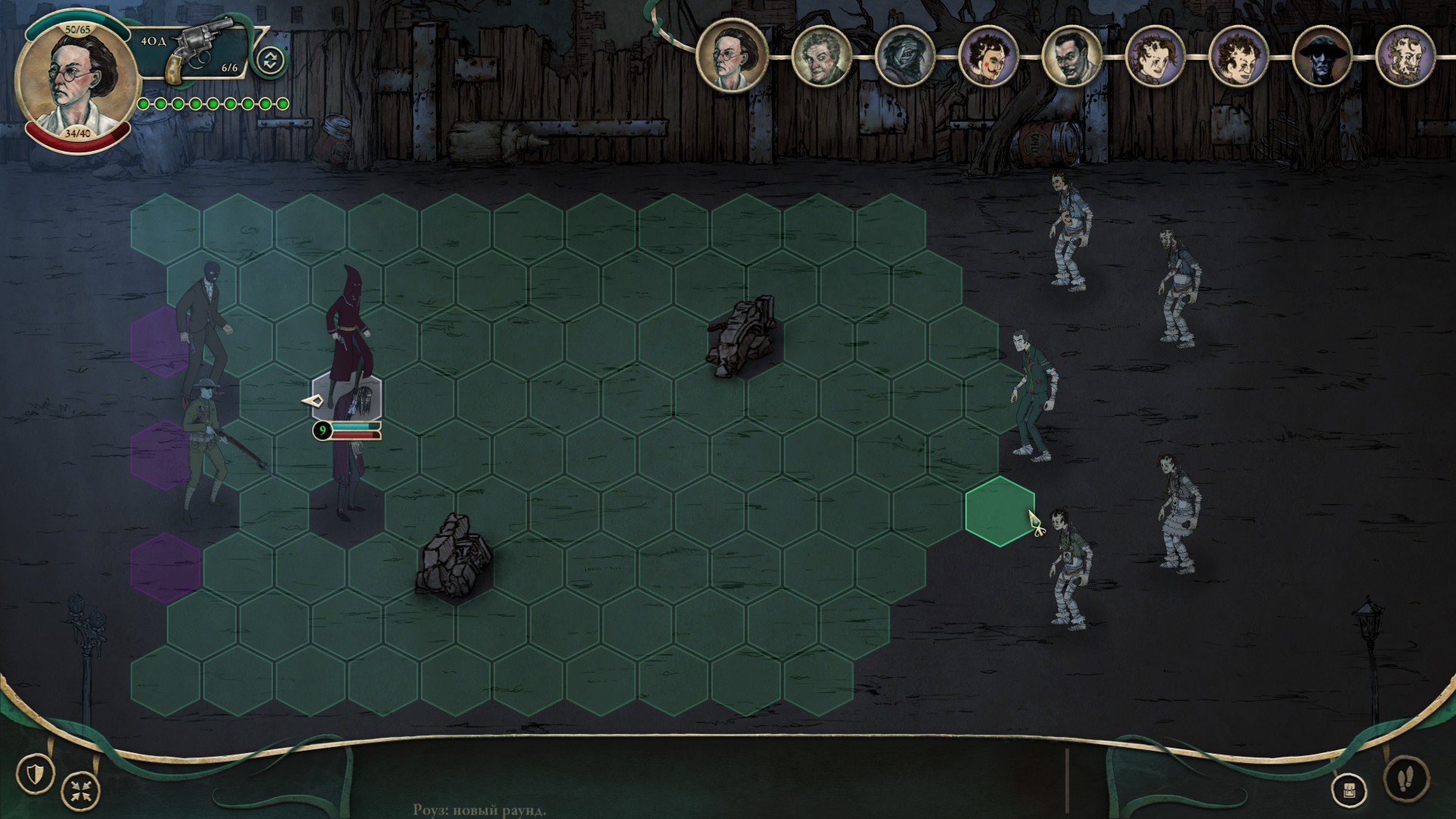Toggle the weapon swap arrows button

270,61
